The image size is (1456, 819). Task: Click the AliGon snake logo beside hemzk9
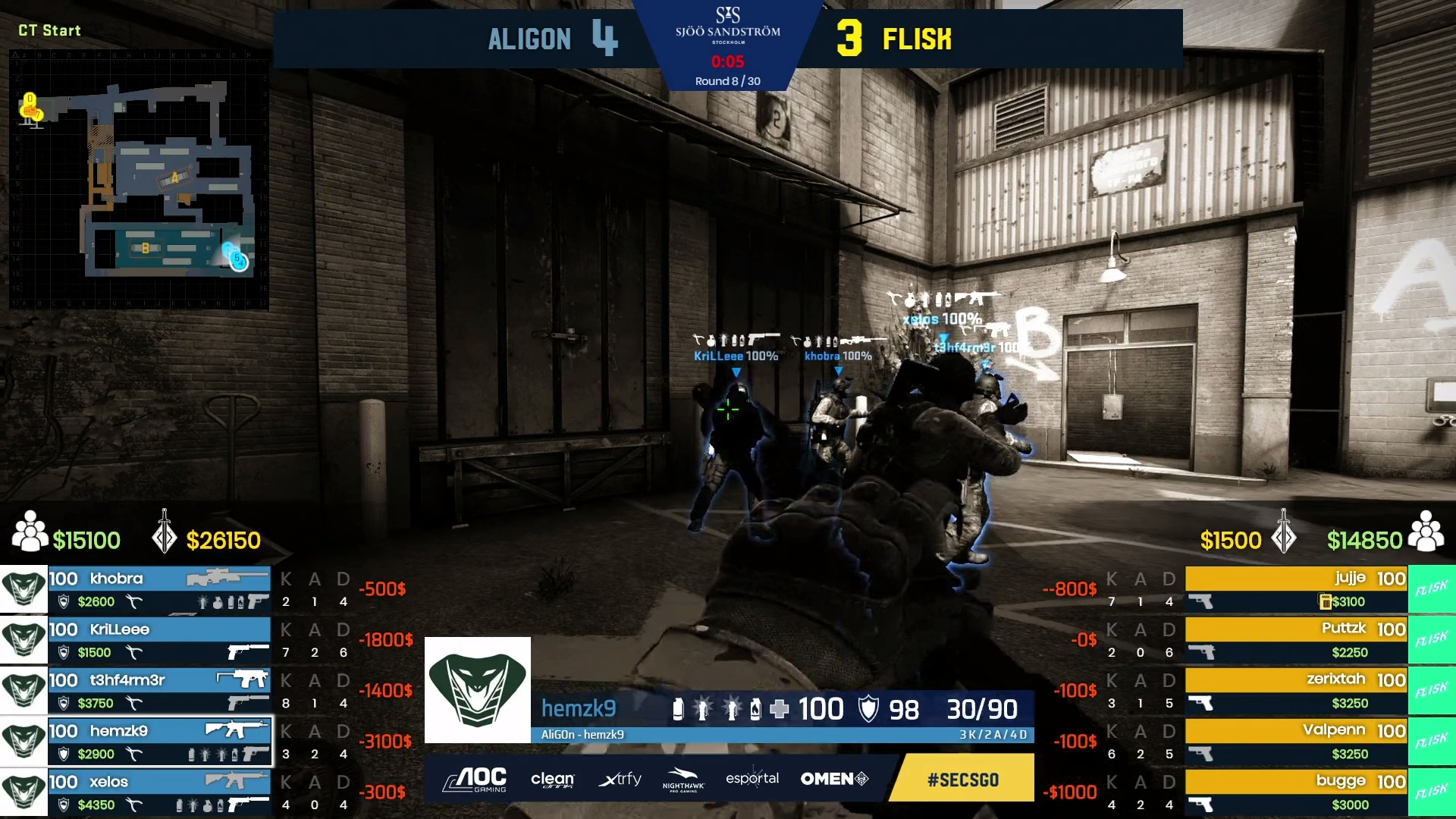pos(477,690)
